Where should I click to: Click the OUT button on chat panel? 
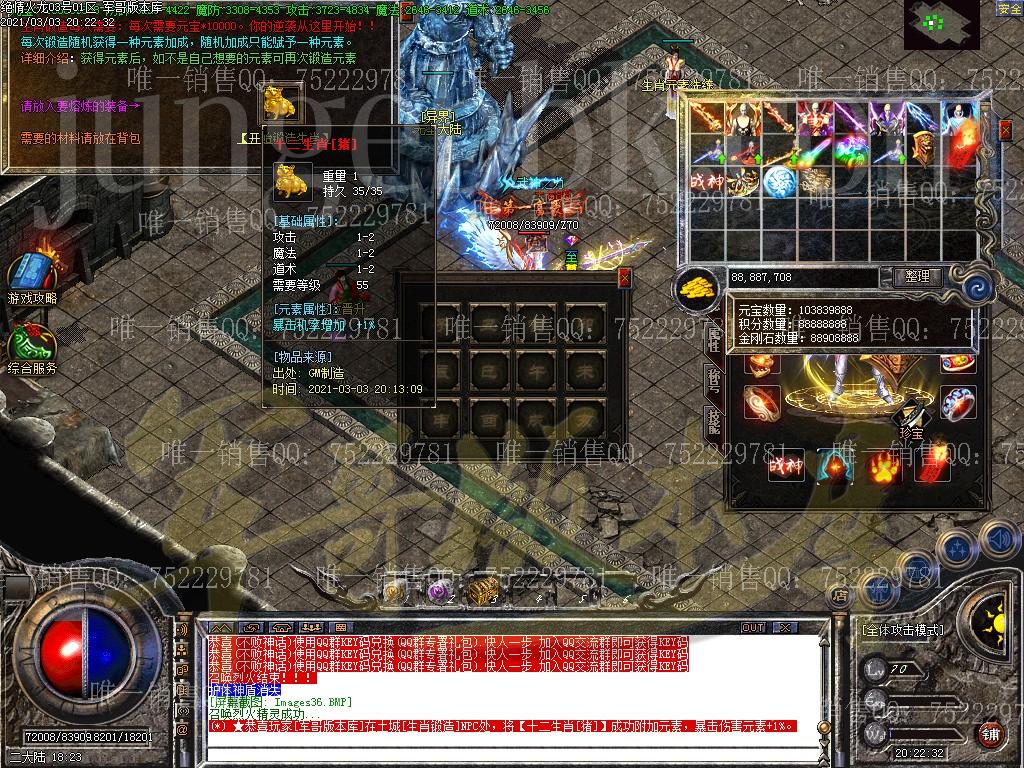coord(753,628)
